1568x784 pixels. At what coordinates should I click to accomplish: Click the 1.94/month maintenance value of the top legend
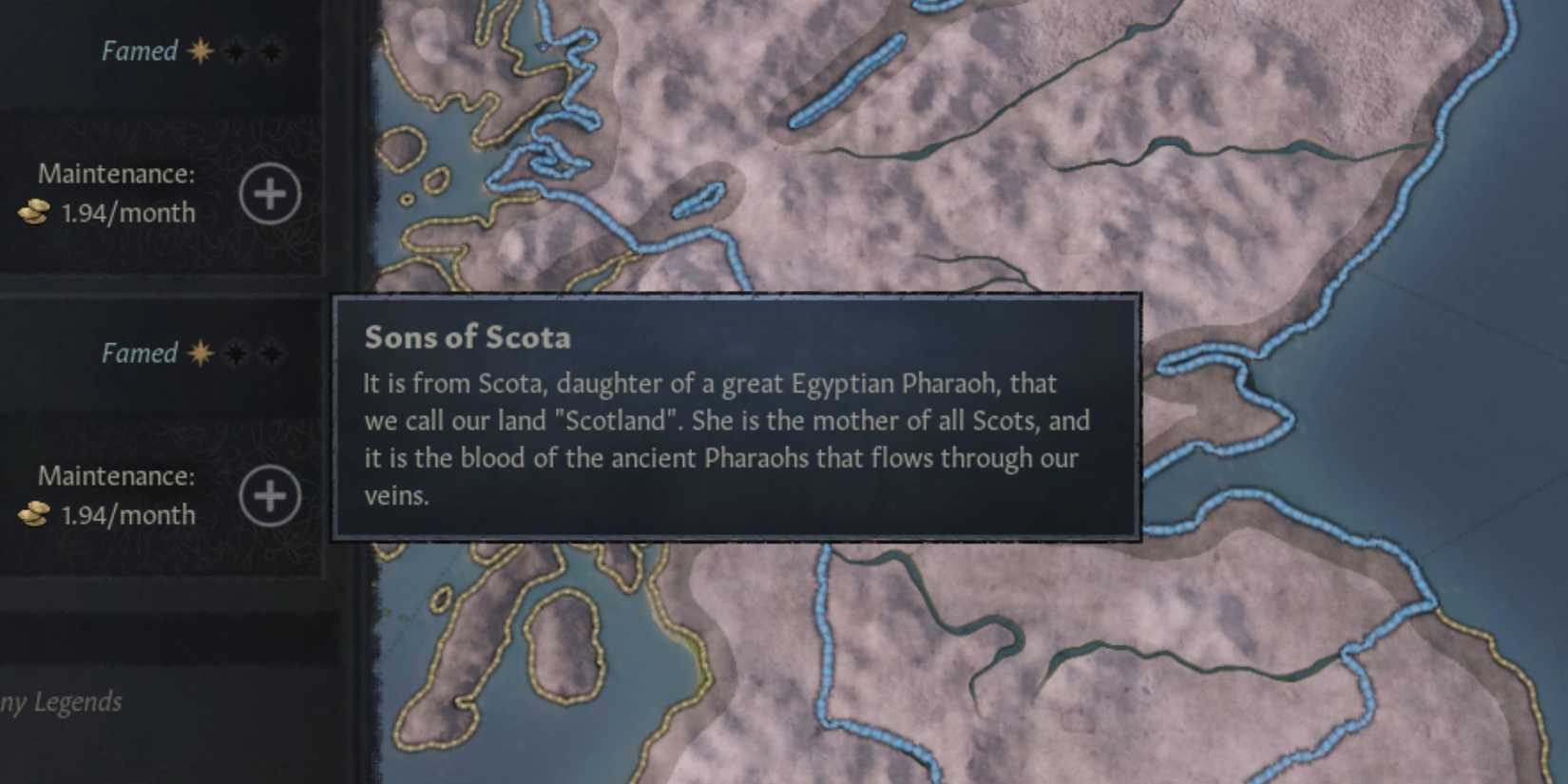tap(128, 213)
